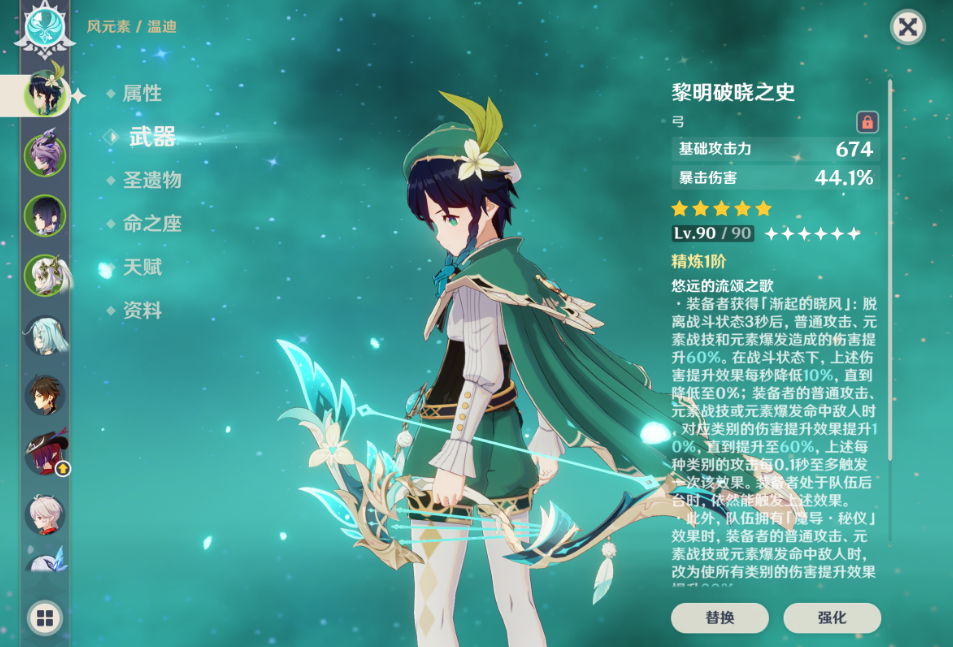The height and width of the screenshot is (647, 953).
Task: Click the Anemo element emblem icon
Action: click(x=45, y=30)
